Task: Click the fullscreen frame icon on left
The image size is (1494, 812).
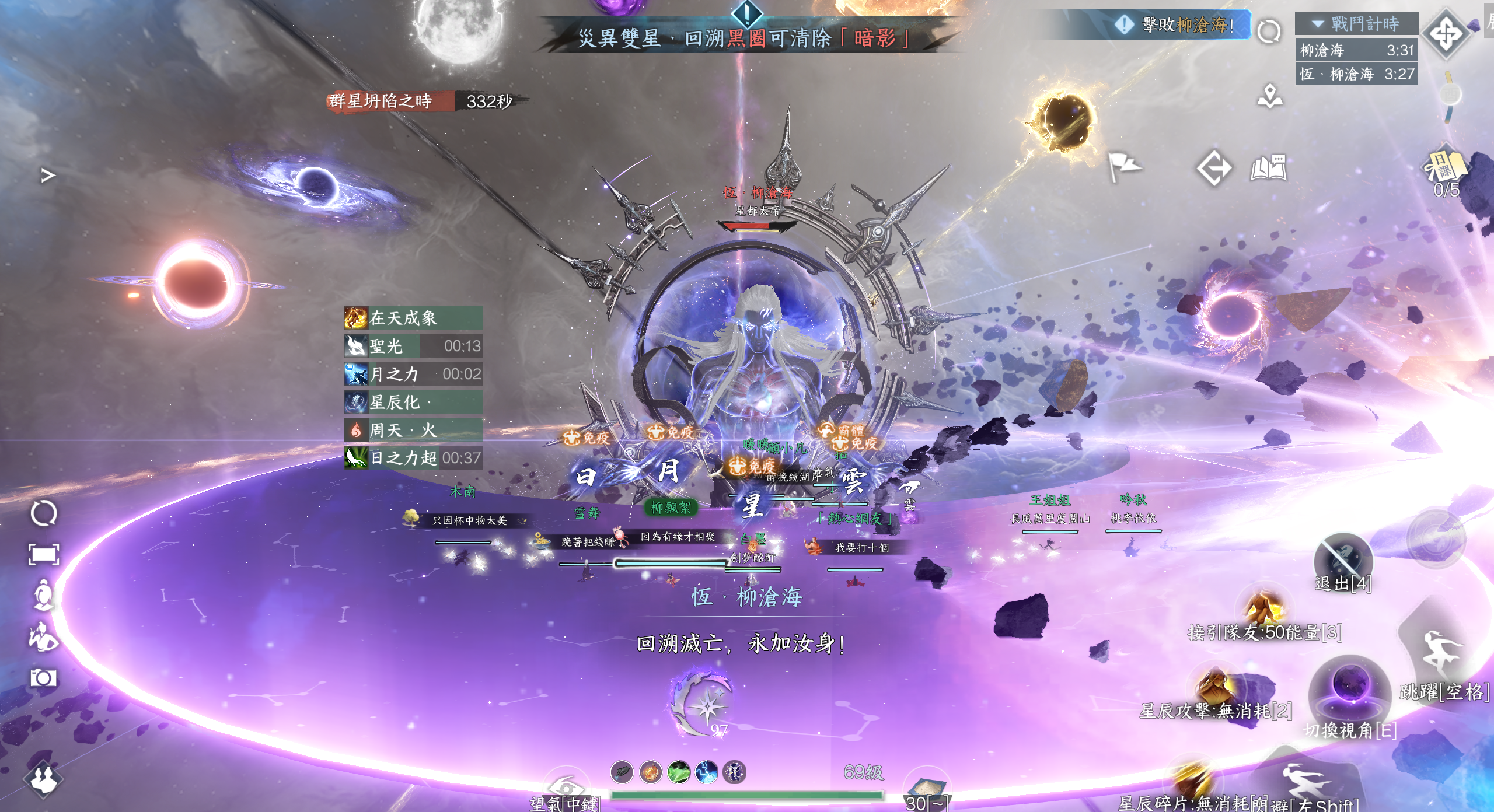Action: click(44, 554)
